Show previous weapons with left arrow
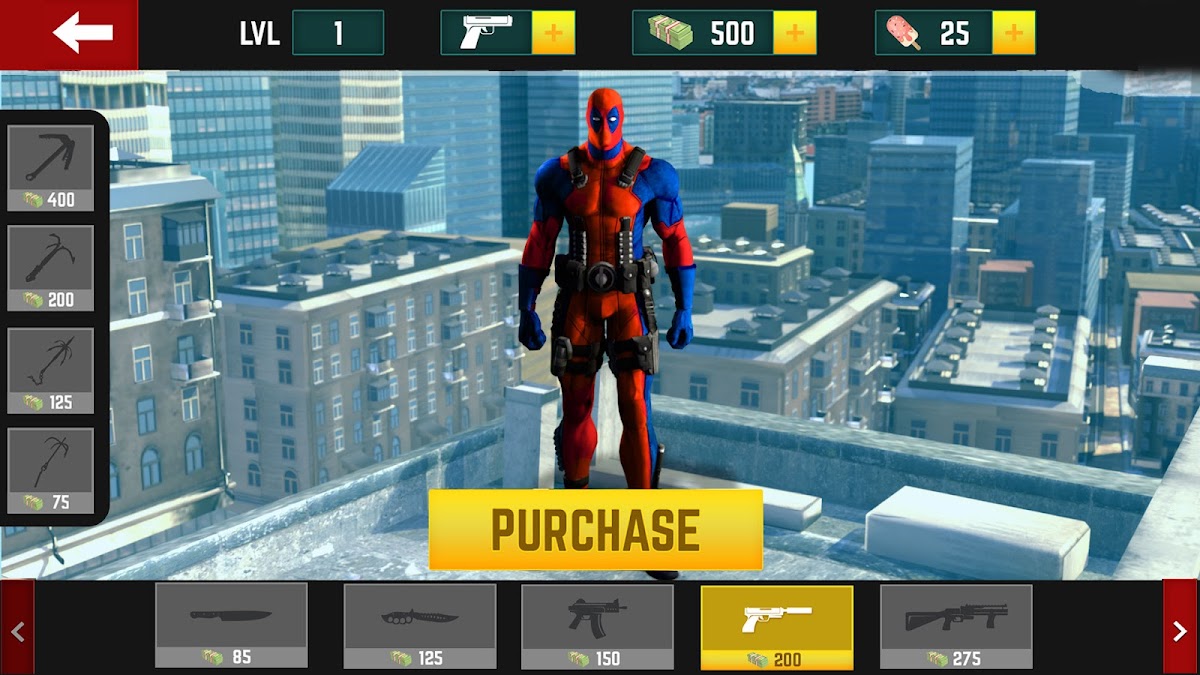This screenshot has height=675, width=1200. point(17,631)
